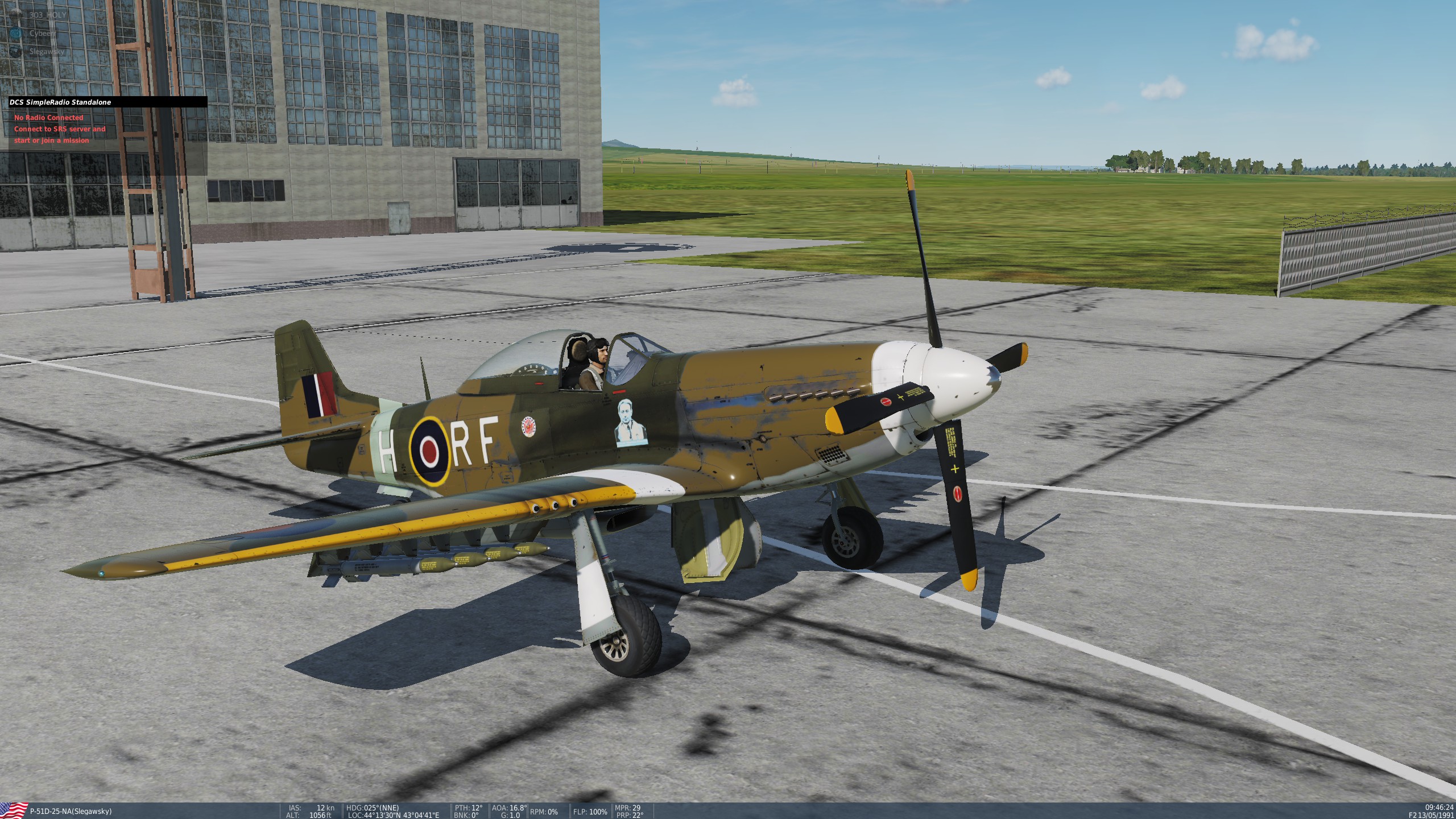Viewport: 1456px width, 819px height.
Task: Click the Connect to SRS server message
Action: (x=60, y=129)
